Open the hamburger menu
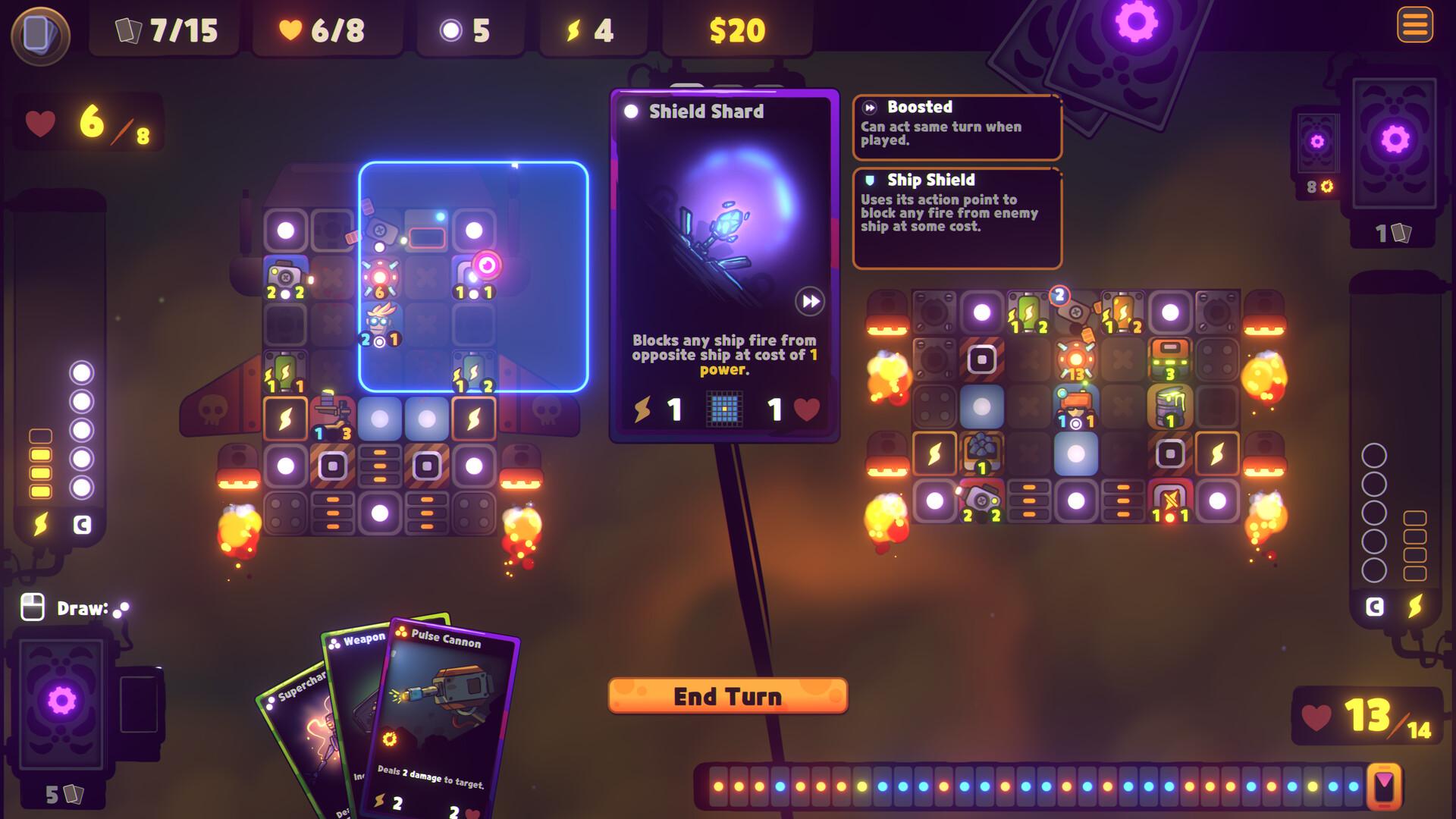The height and width of the screenshot is (819, 1456). 1414,25
